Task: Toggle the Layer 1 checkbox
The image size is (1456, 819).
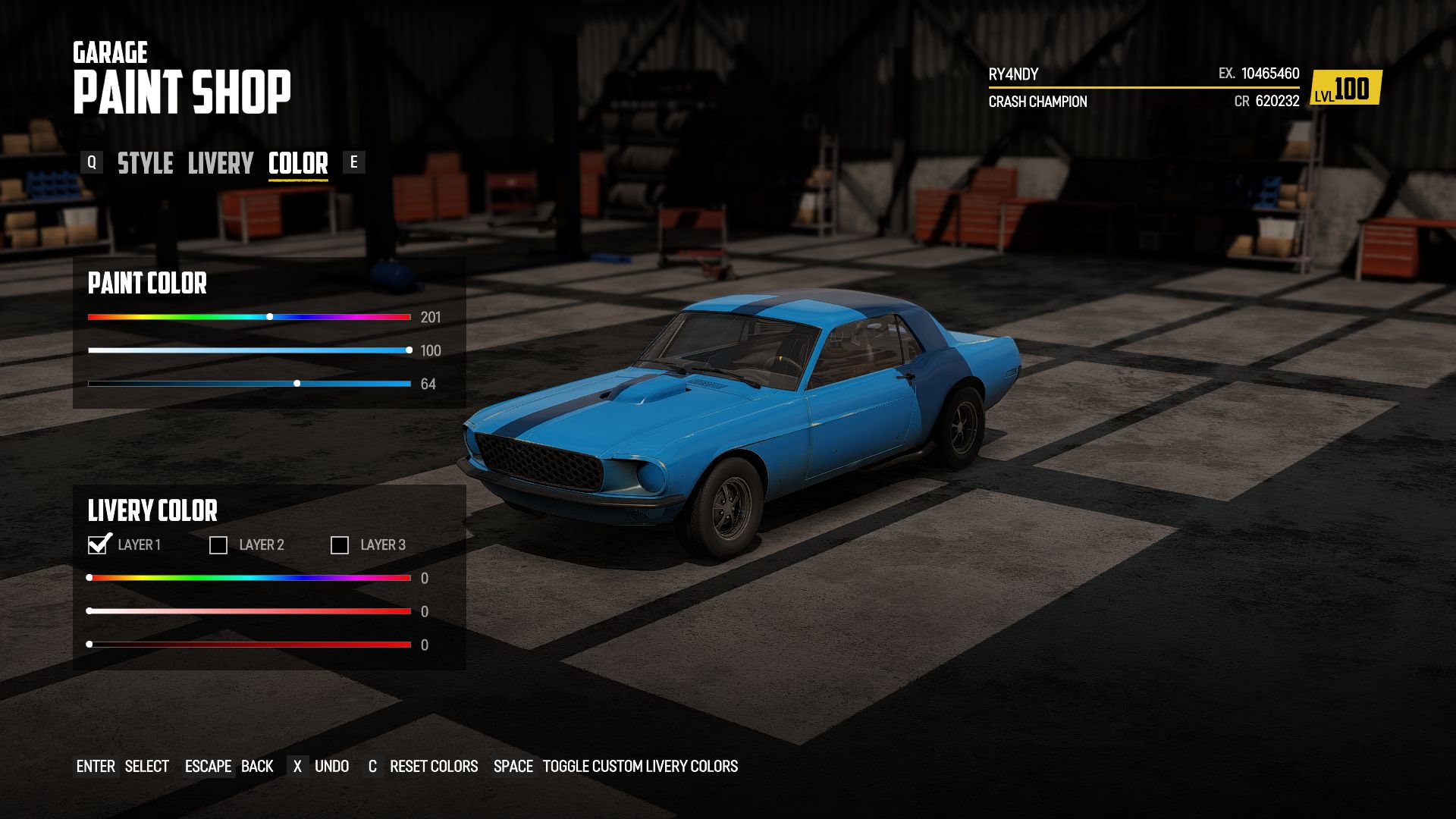Action: coord(98,545)
